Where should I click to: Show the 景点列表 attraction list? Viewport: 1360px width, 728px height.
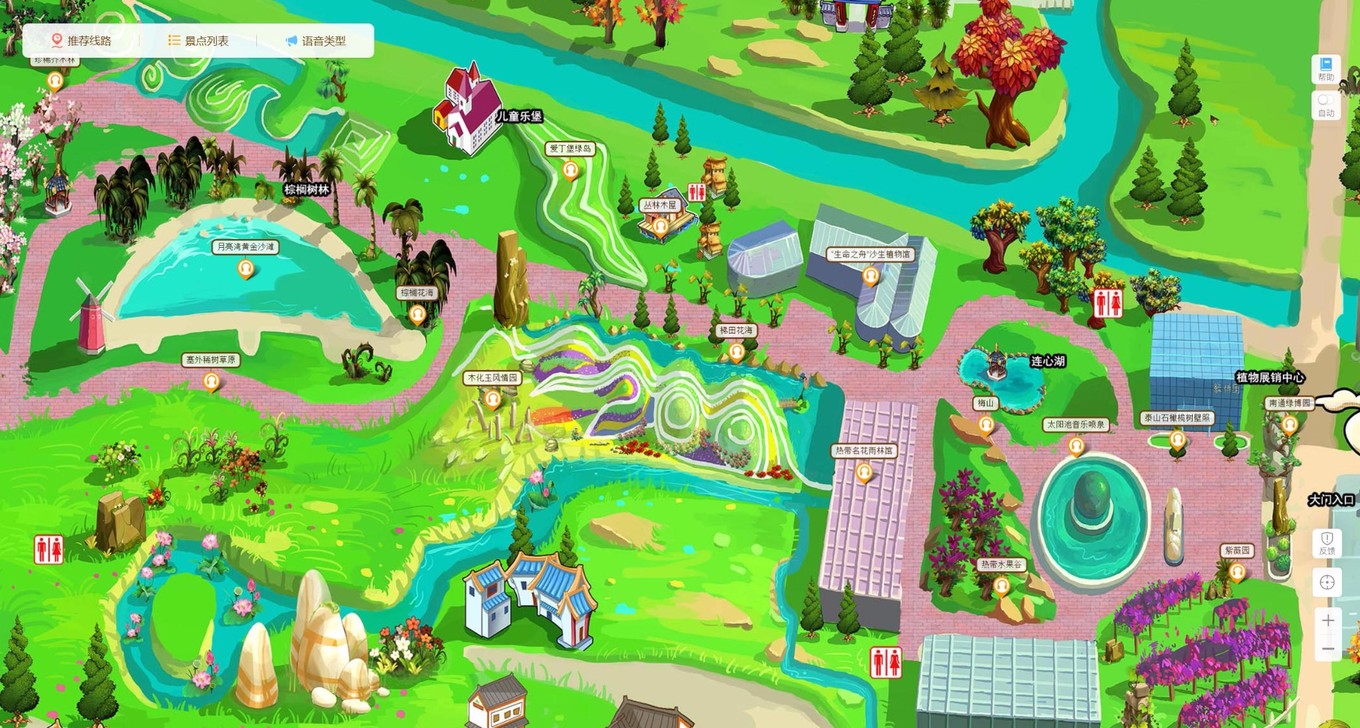click(198, 41)
